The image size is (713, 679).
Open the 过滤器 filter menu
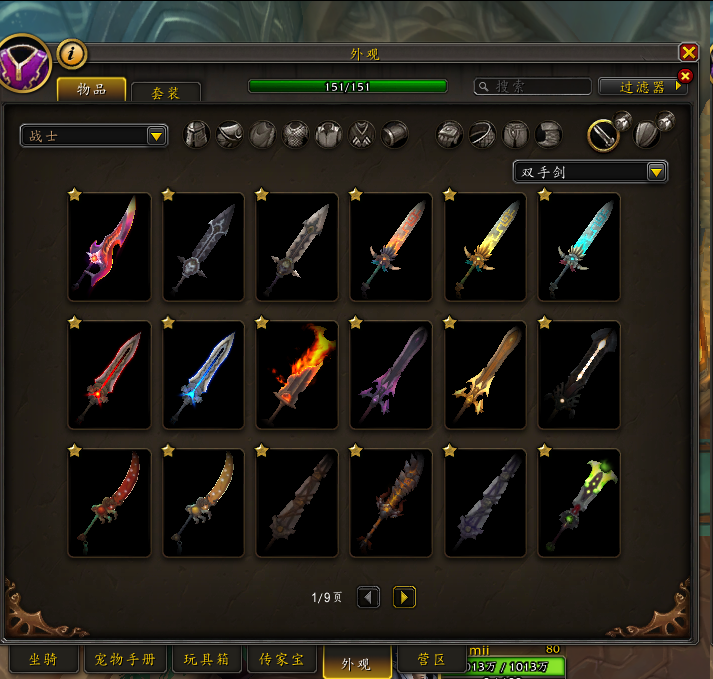642,87
